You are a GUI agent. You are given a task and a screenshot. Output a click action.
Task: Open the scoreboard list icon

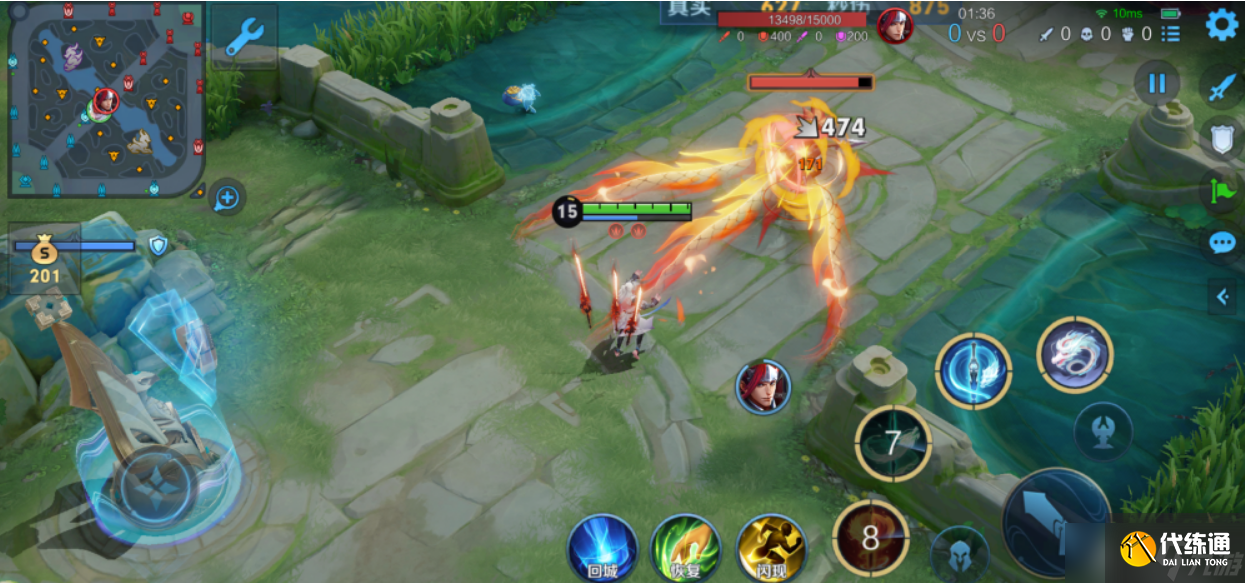tap(1170, 34)
